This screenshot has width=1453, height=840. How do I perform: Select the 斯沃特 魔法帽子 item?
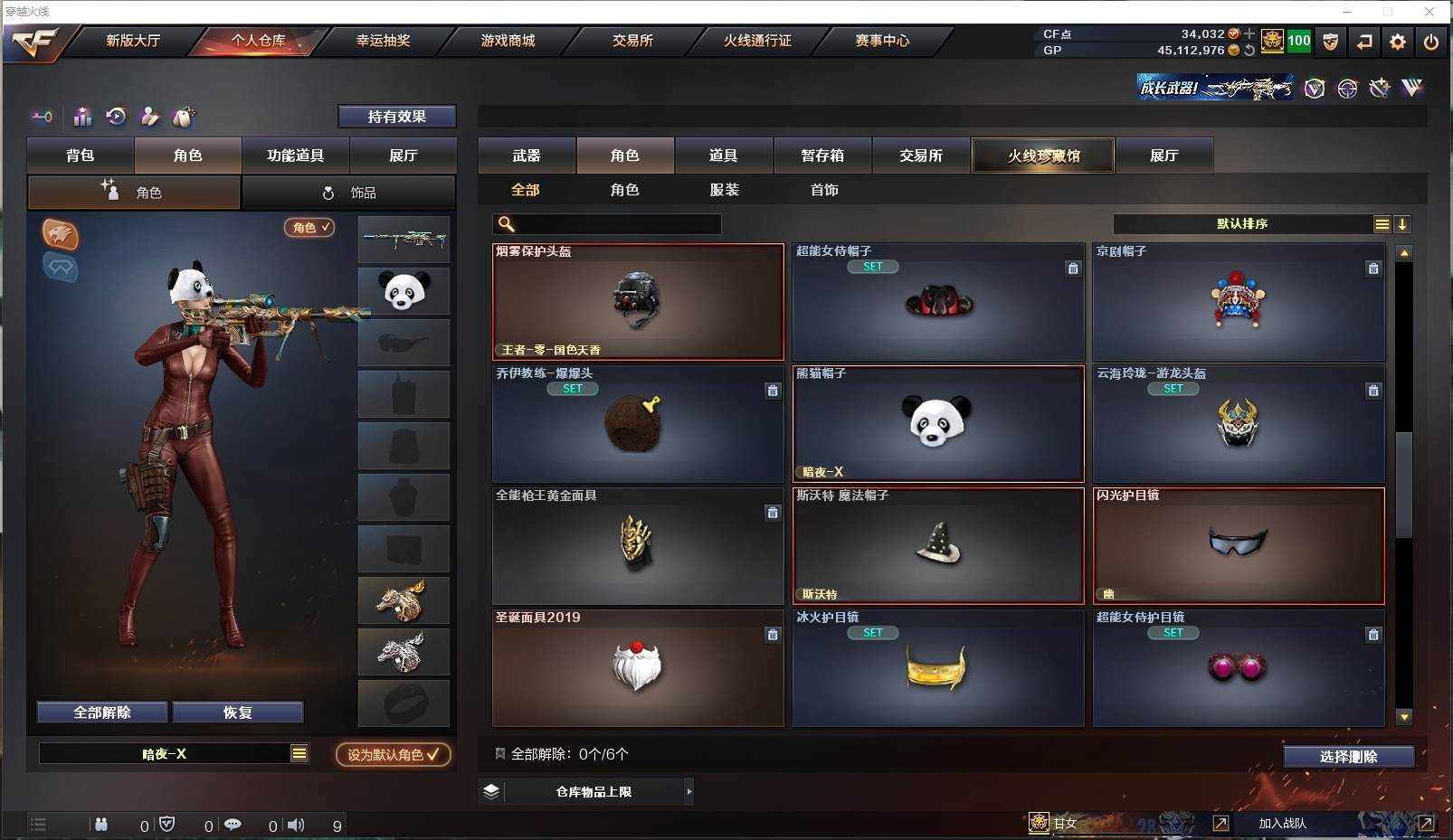[x=937, y=546]
